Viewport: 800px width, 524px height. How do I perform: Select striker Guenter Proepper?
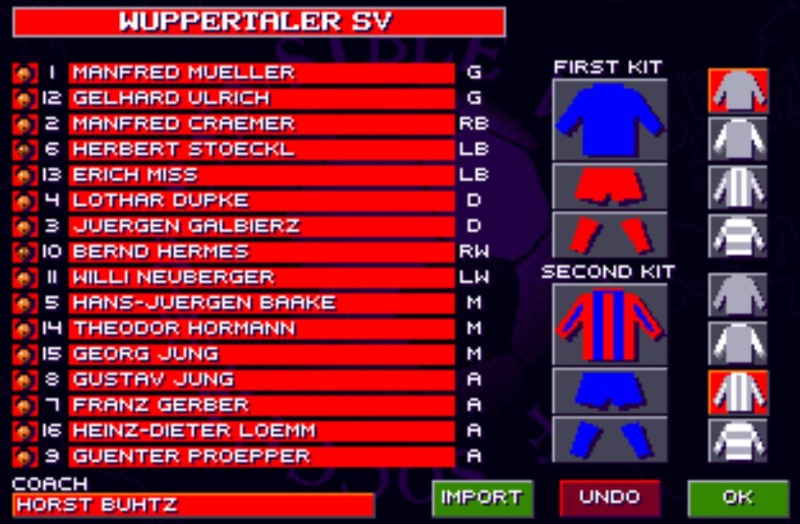(x=261, y=455)
